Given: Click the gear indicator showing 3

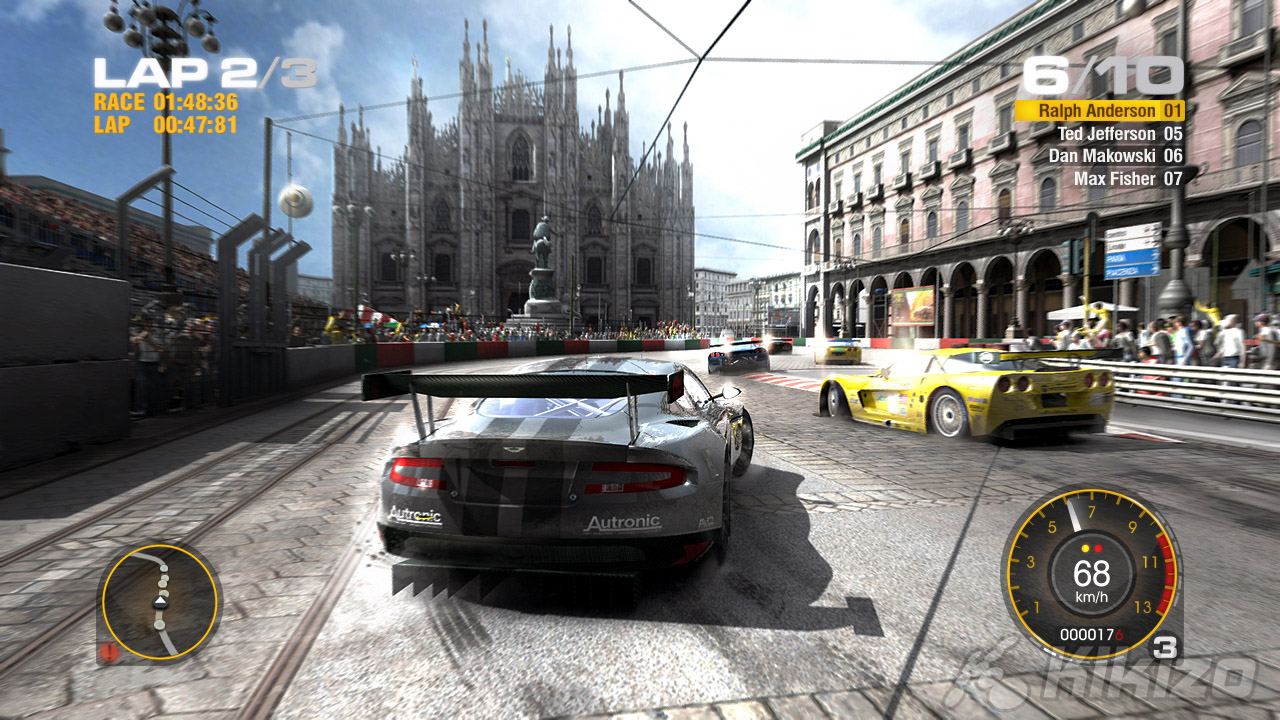Looking at the screenshot, I should (1165, 645).
